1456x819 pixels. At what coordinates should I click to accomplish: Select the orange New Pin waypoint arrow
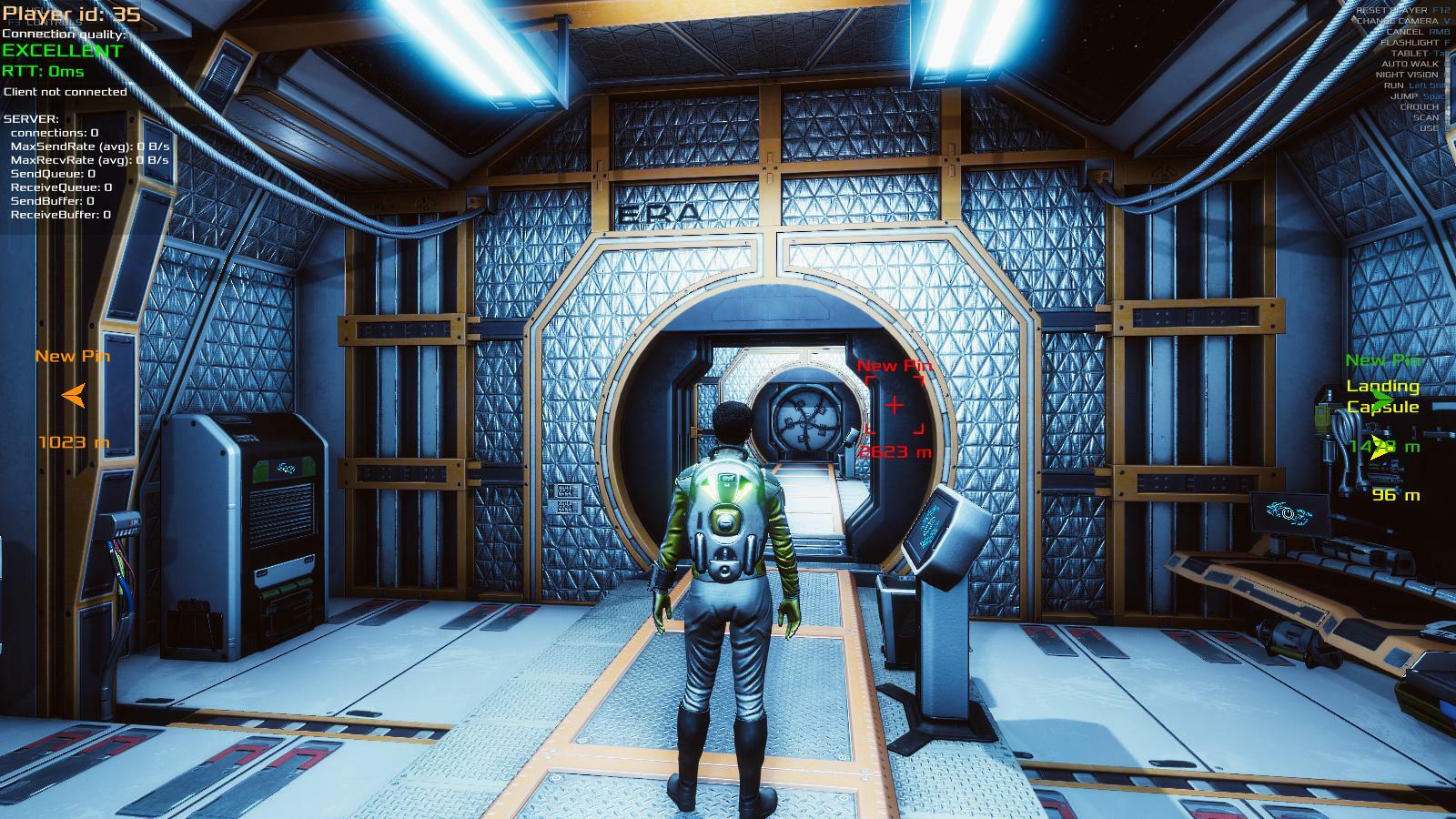[74, 395]
